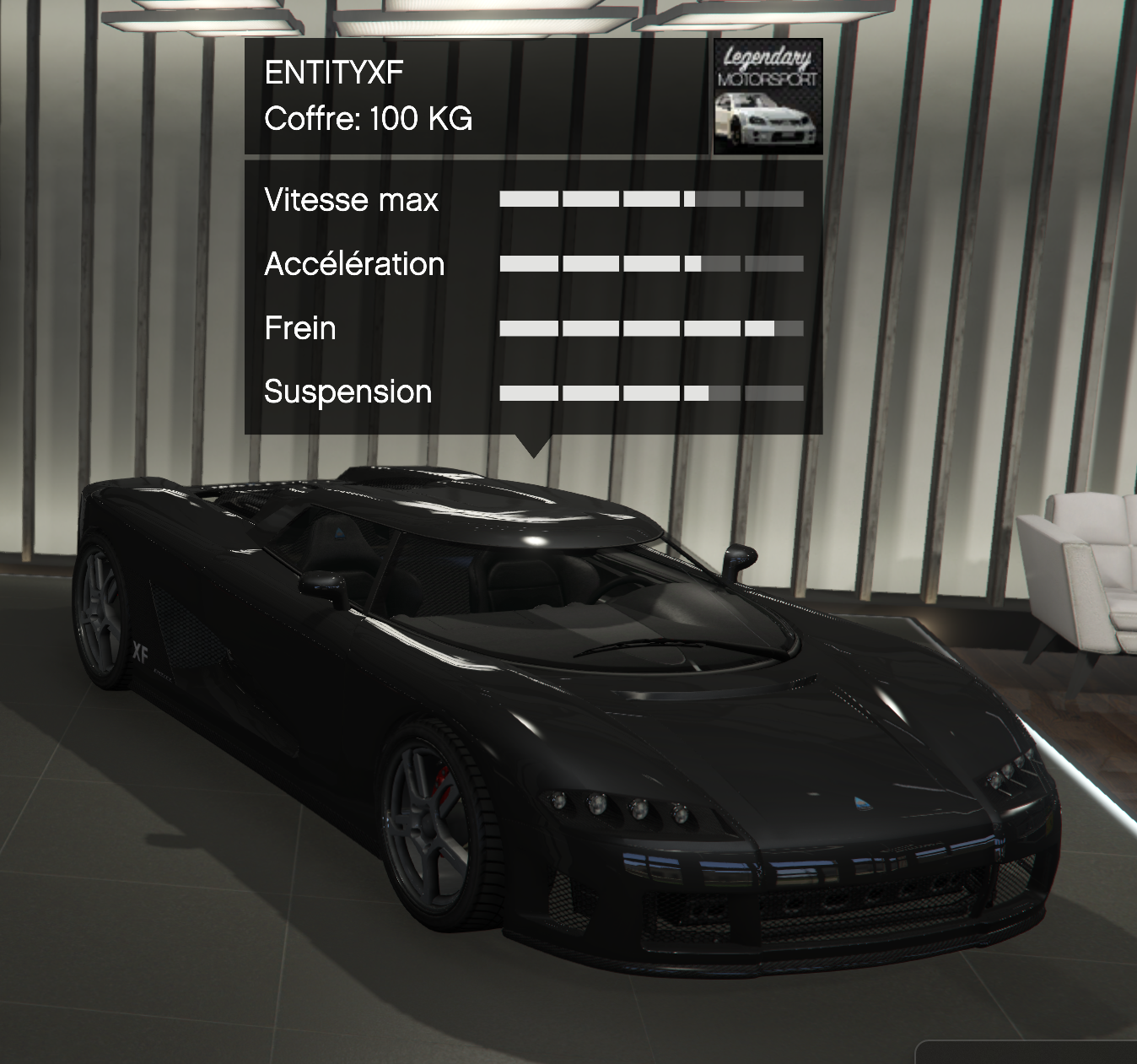Select the white car image in the Legendary Motorsport badge

click(766, 122)
